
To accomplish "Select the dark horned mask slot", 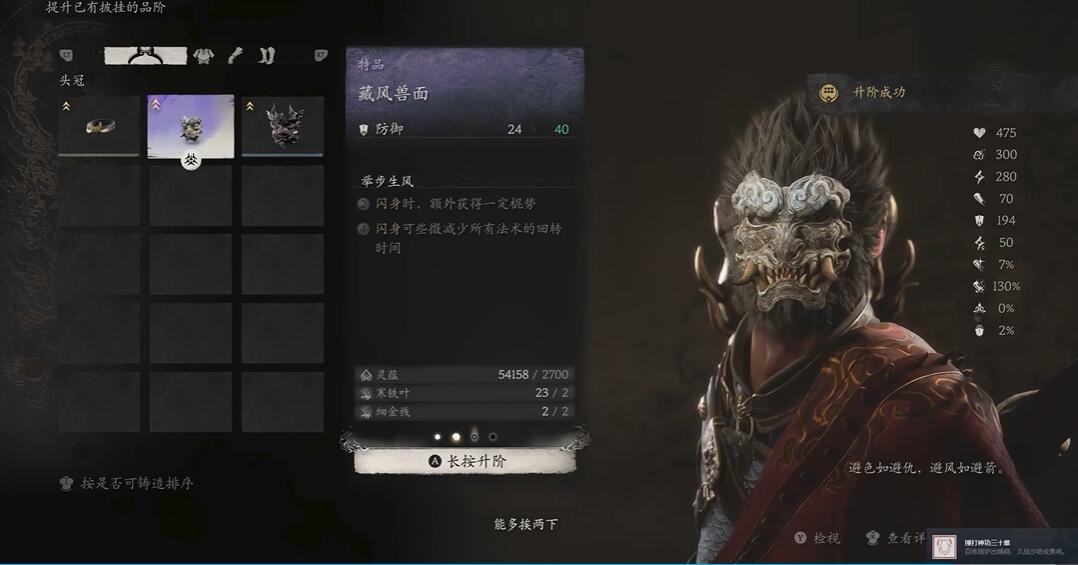I will pyautogui.click(x=282, y=127).
